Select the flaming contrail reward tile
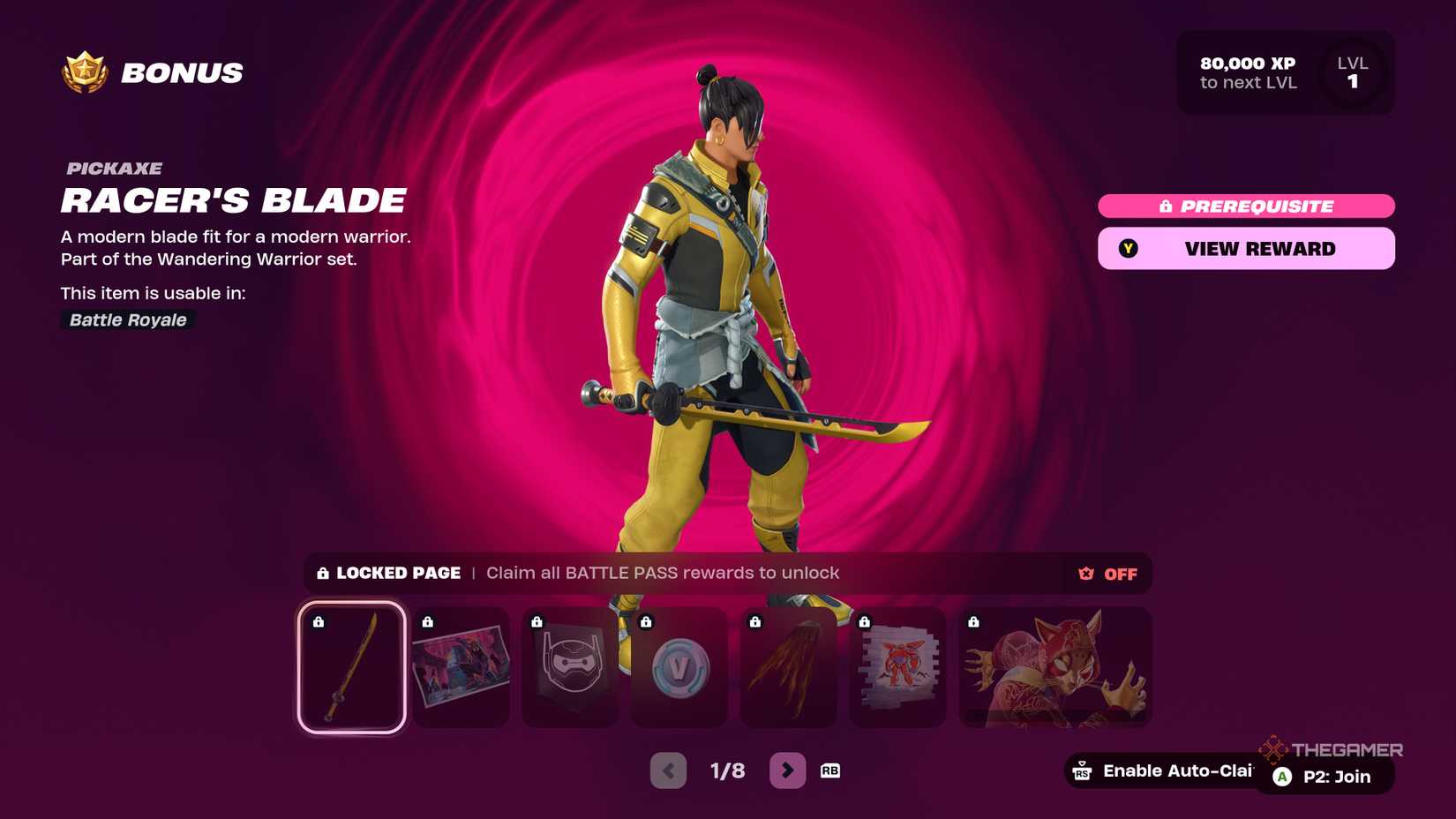The height and width of the screenshot is (819, 1456). (x=789, y=668)
